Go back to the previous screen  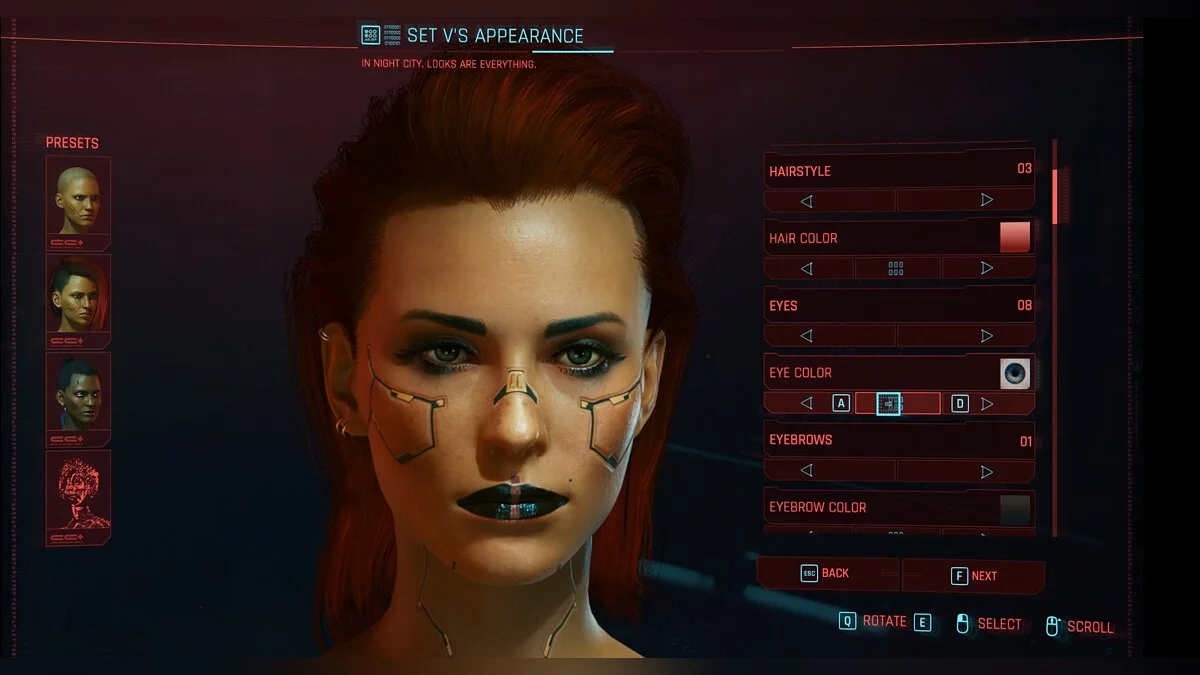[826, 574]
